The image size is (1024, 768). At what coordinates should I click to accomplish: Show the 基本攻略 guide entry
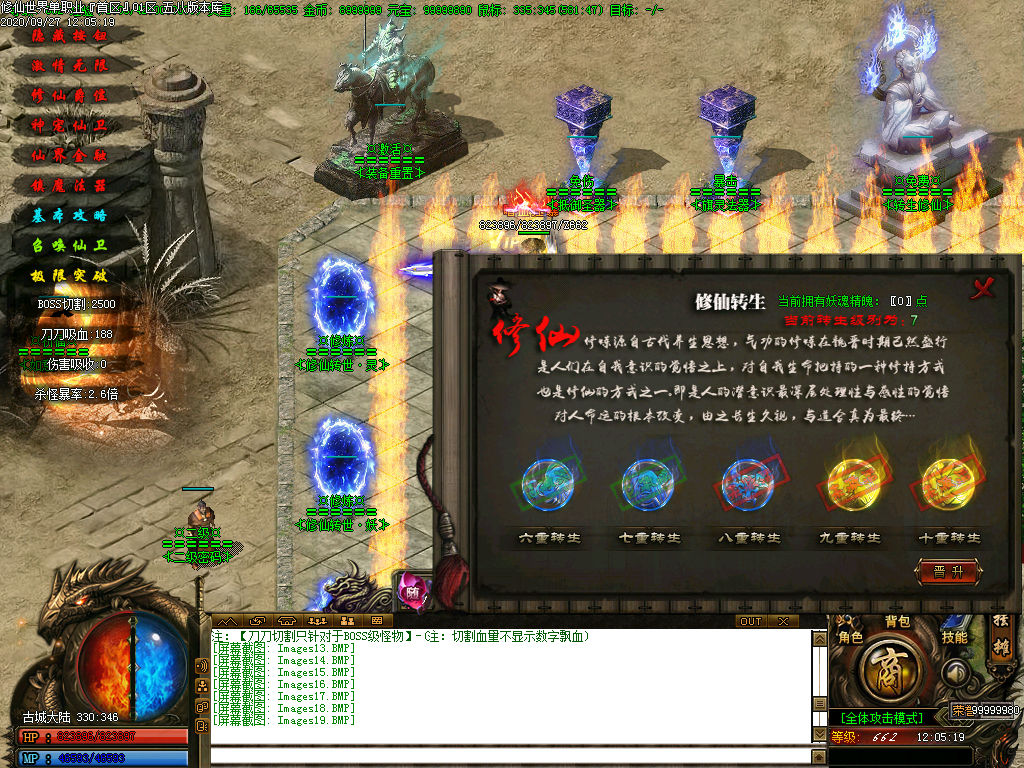69,215
